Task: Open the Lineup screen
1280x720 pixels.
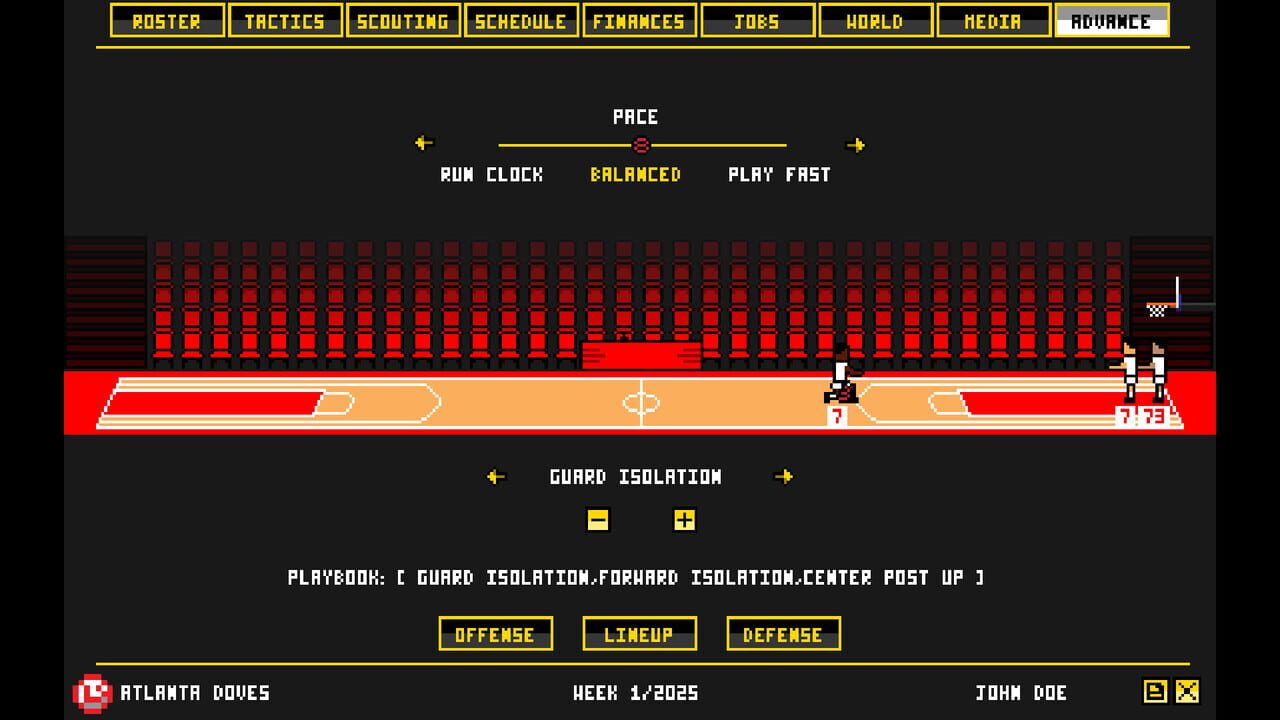Action: [640, 634]
